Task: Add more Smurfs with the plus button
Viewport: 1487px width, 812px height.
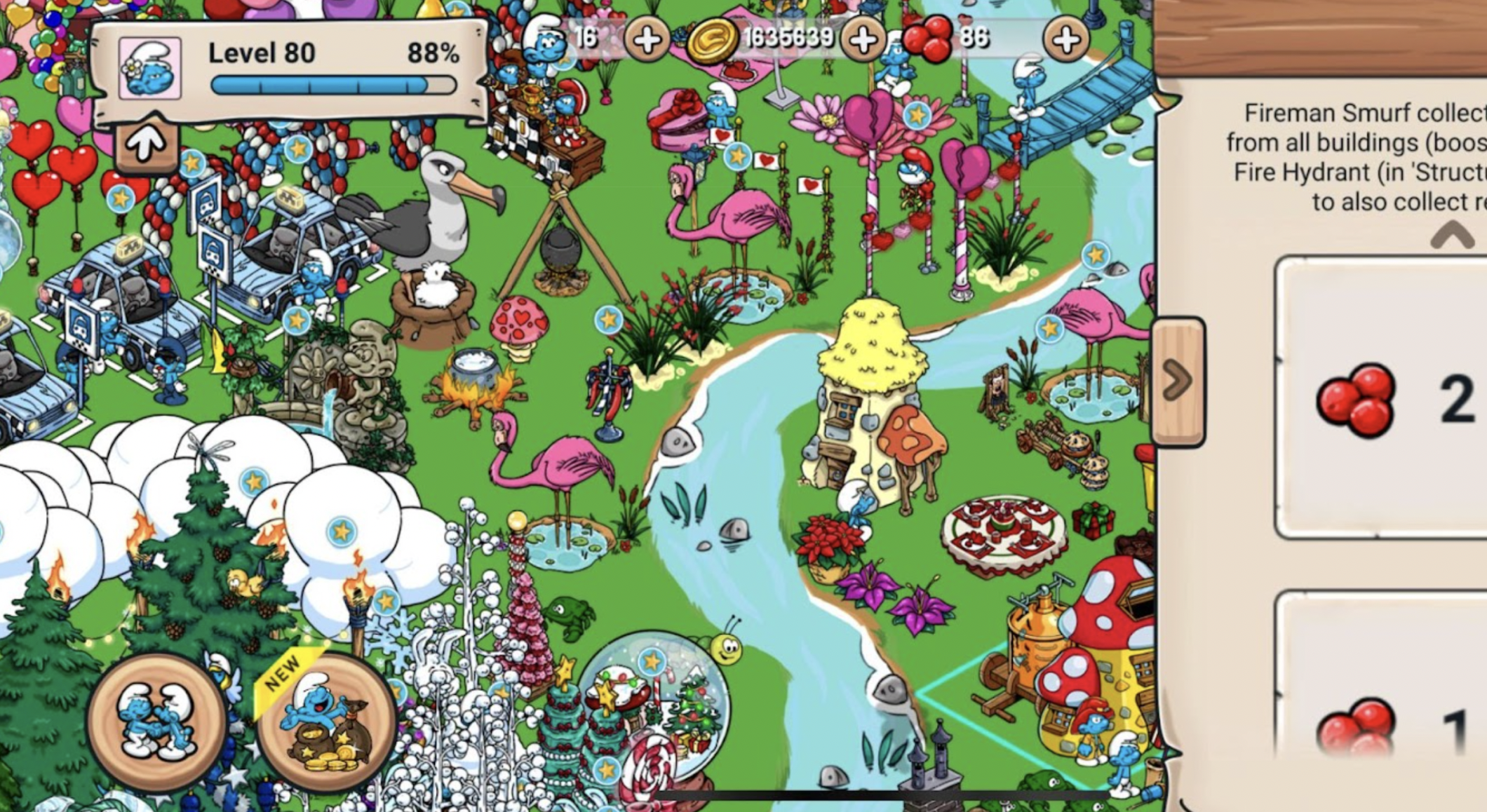Action: (645, 40)
